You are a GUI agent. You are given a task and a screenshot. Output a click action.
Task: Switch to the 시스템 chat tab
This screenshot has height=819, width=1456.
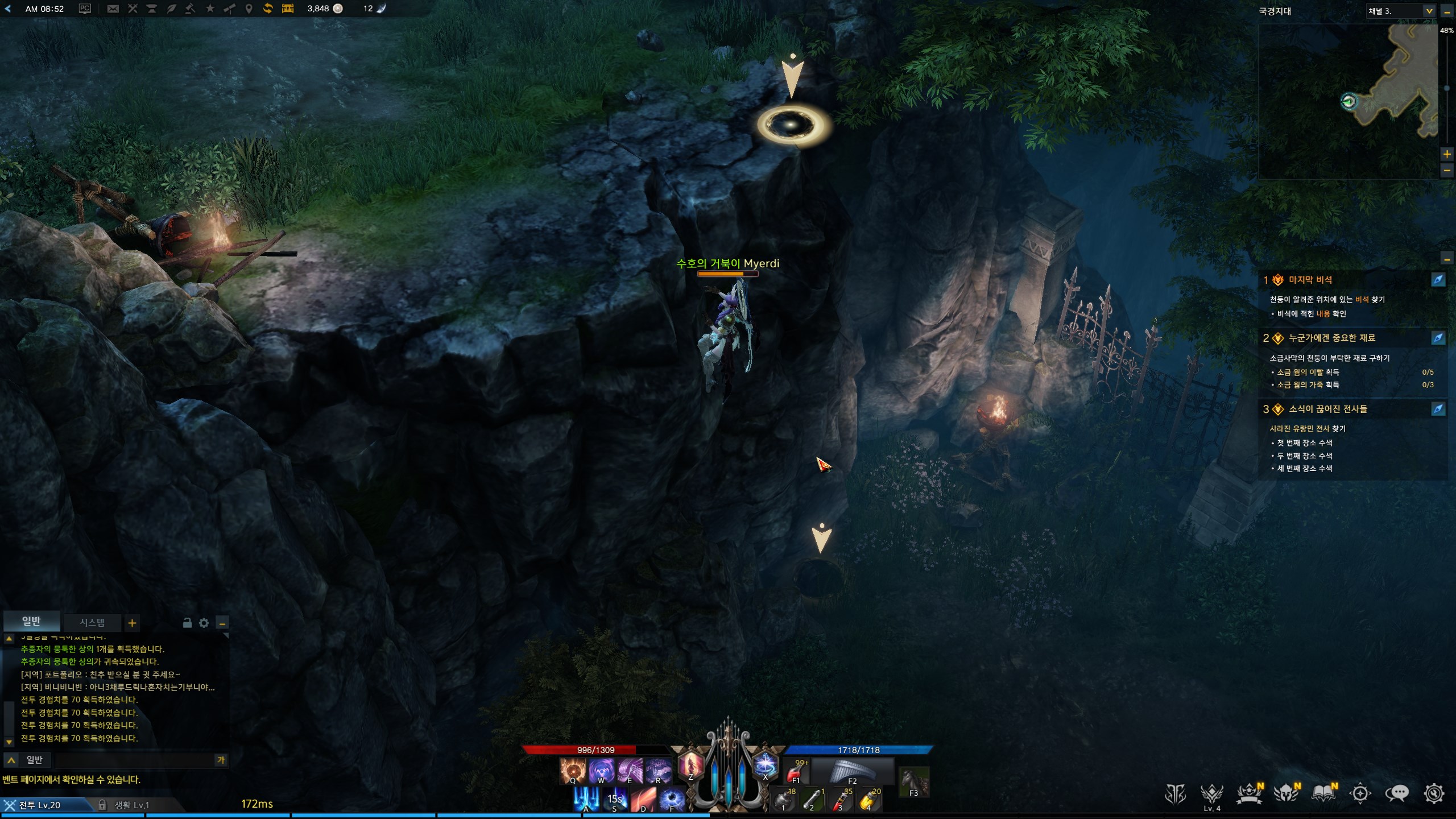[92, 622]
